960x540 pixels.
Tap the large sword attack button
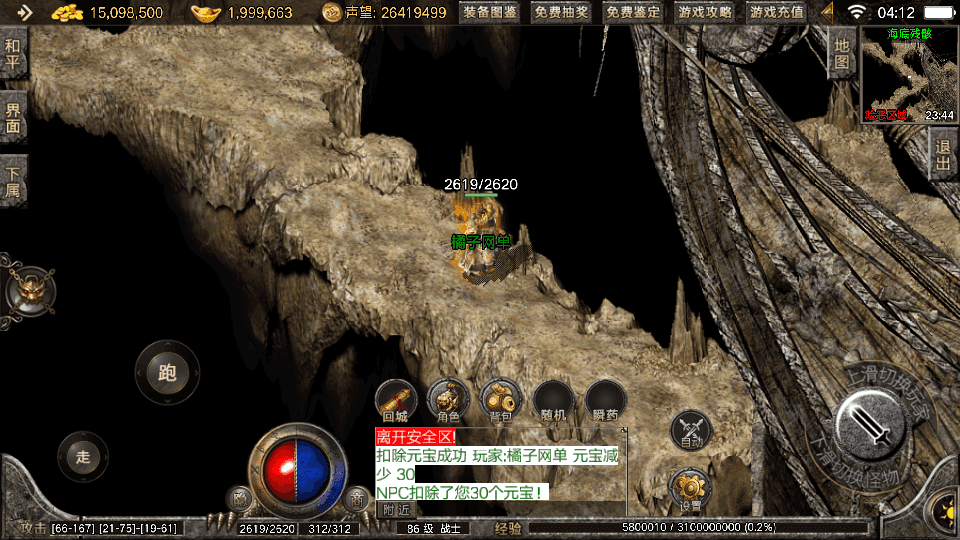(870, 423)
